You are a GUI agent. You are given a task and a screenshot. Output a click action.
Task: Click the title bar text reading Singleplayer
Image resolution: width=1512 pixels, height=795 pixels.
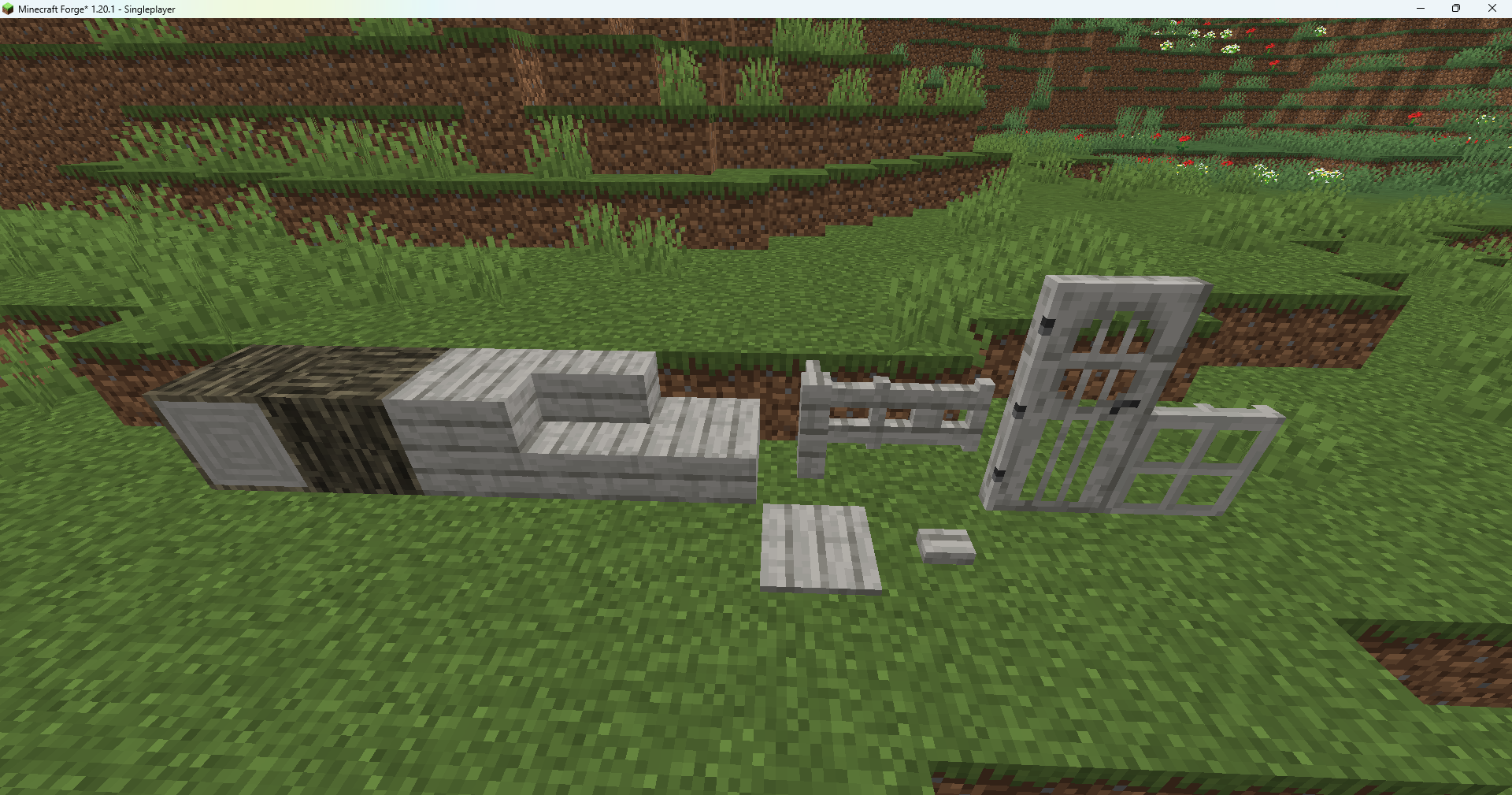pos(148,9)
